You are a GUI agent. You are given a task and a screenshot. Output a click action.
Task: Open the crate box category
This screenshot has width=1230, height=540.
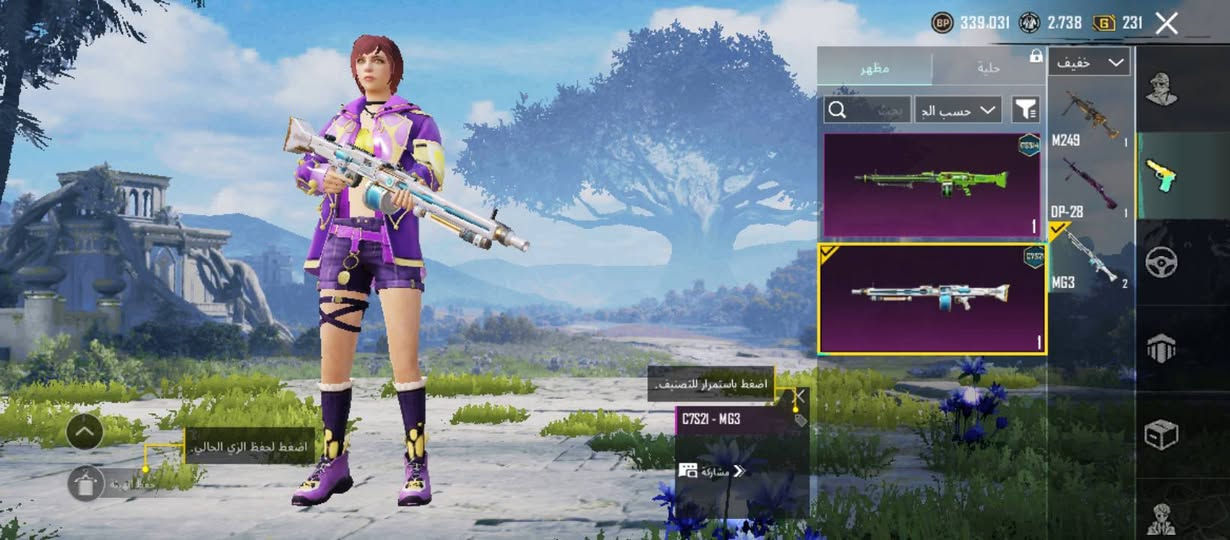[x=1161, y=434]
